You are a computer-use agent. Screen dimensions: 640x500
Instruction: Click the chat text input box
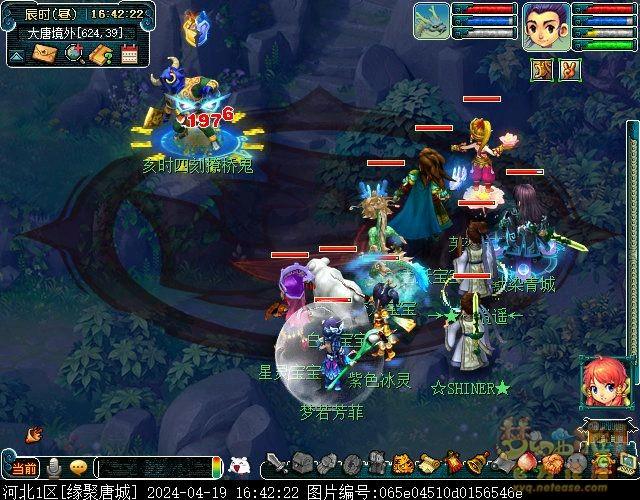point(155,468)
